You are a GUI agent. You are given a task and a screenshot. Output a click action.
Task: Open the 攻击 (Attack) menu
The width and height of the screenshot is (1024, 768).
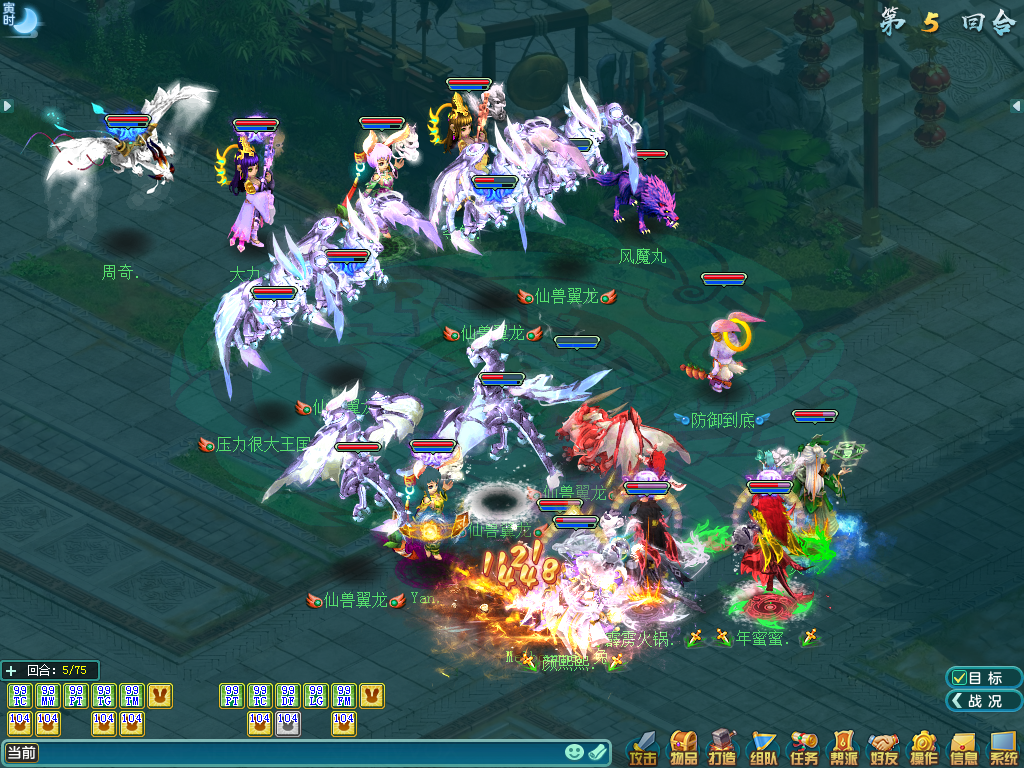click(643, 749)
